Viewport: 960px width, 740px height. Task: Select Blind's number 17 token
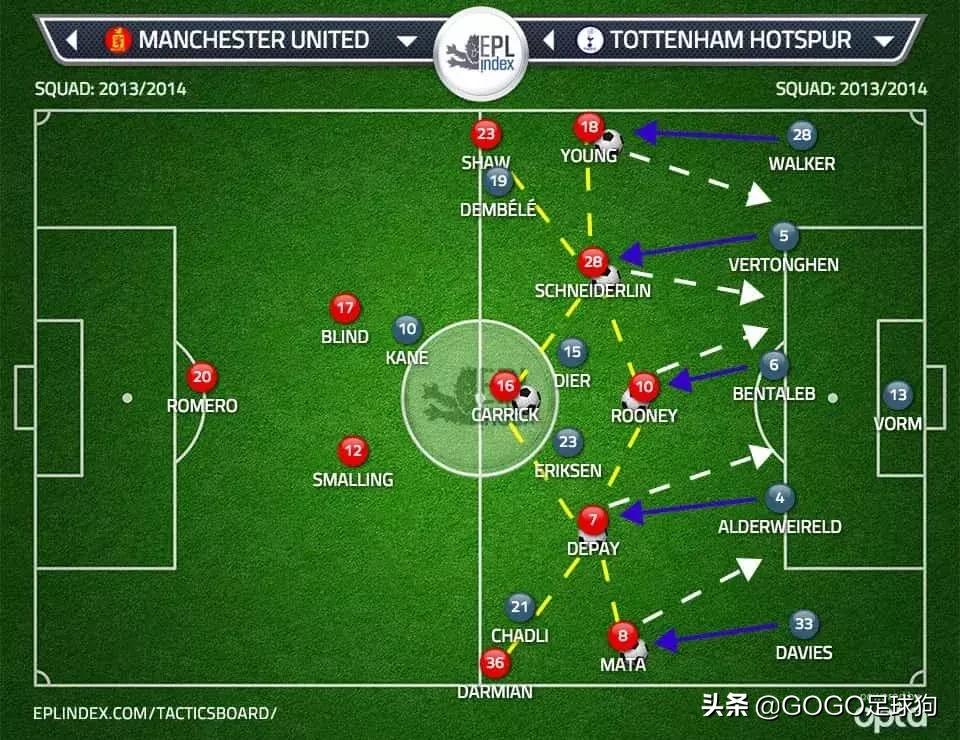[x=345, y=308]
